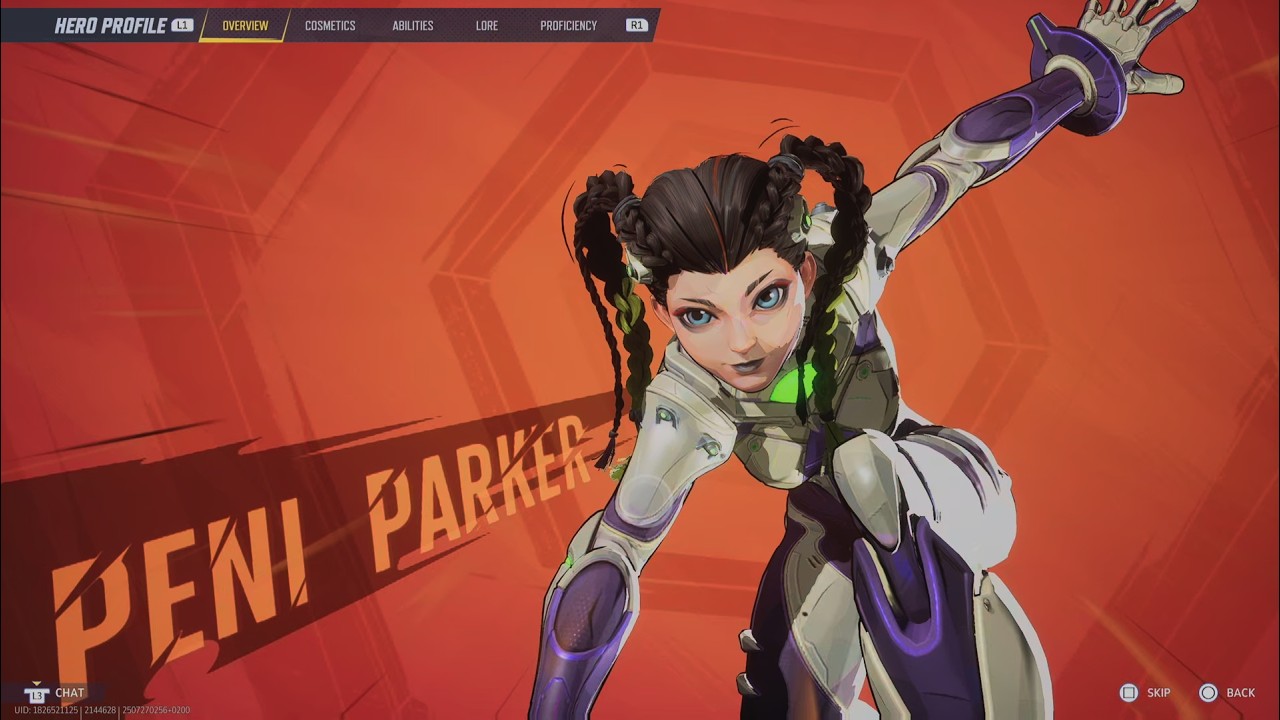View the Proficiency tab
The image size is (1280, 720).
tap(568, 26)
